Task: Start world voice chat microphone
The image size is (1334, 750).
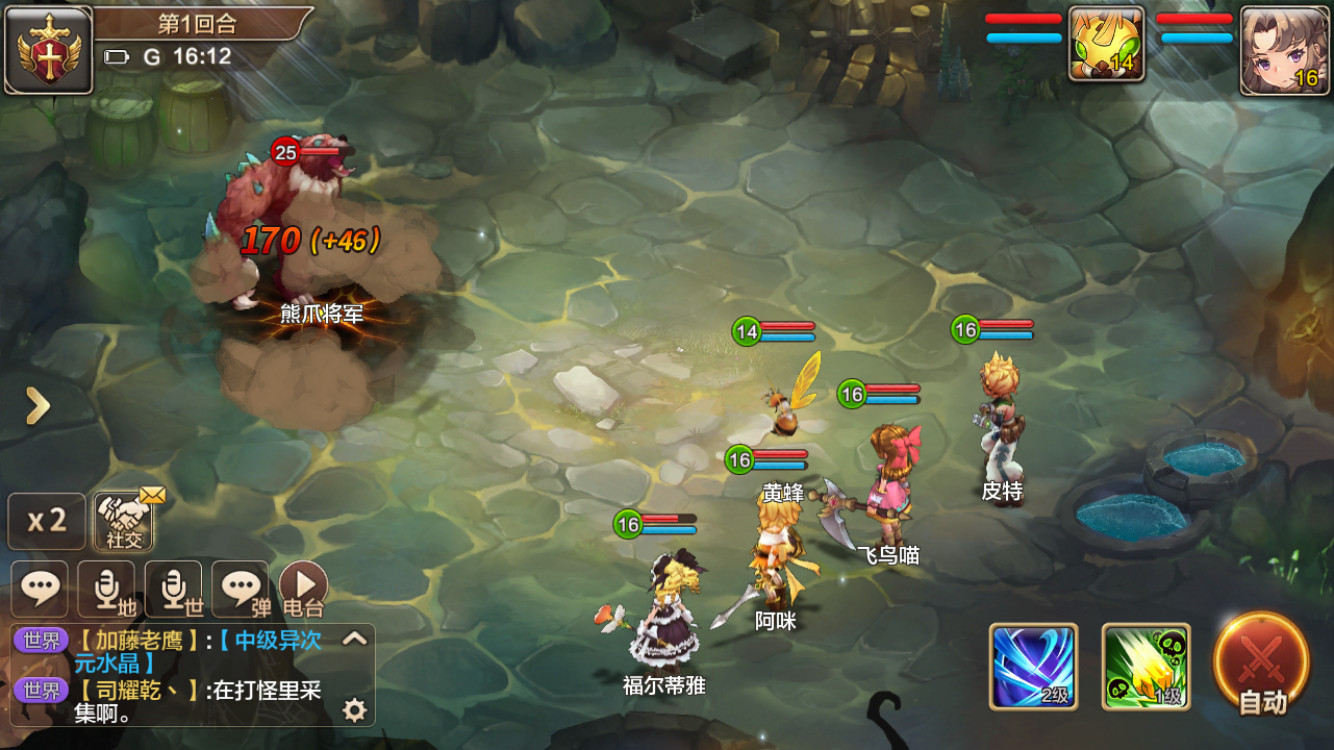Action: (173, 588)
